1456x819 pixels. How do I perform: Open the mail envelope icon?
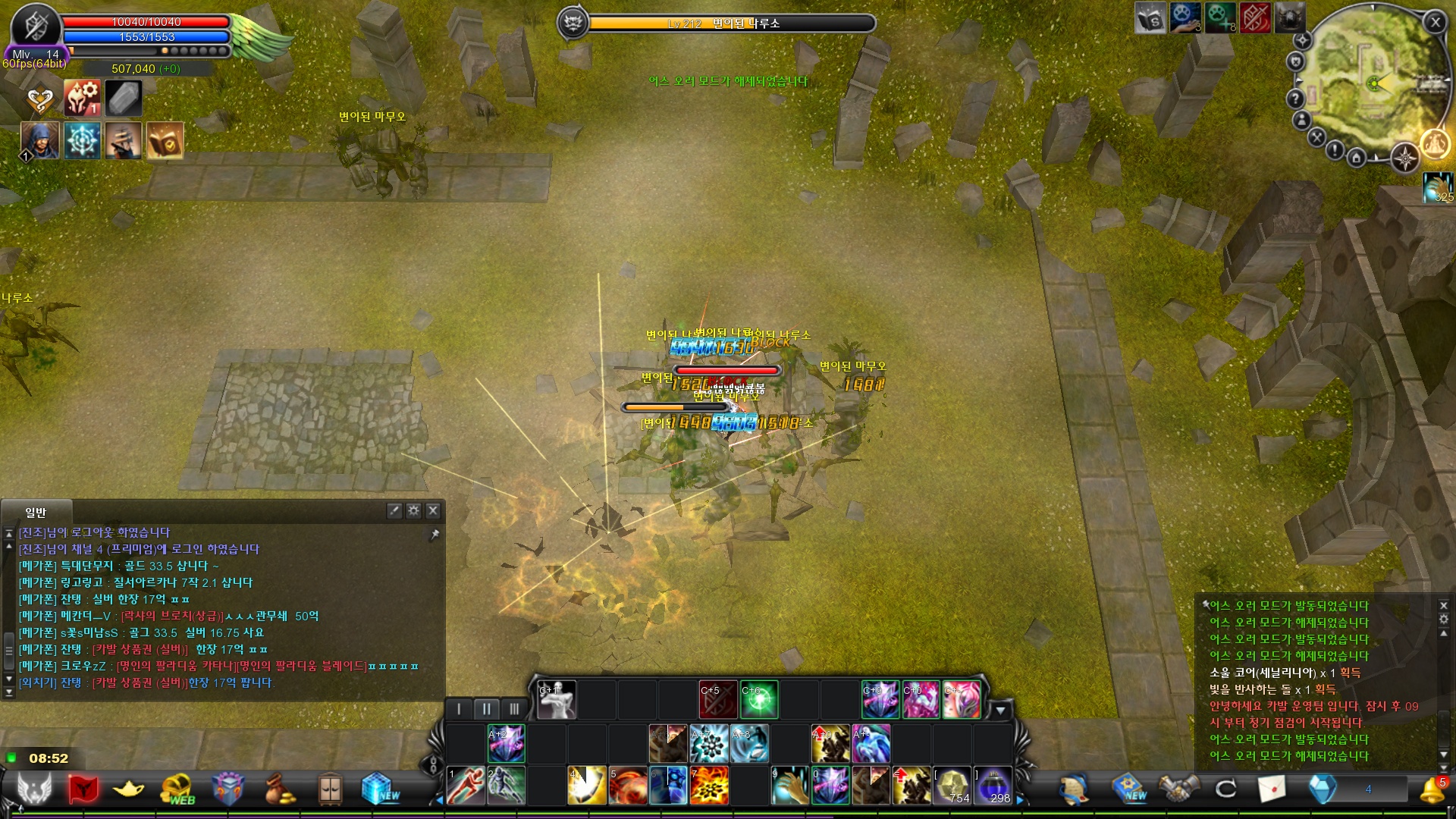click(x=1272, y=789)
